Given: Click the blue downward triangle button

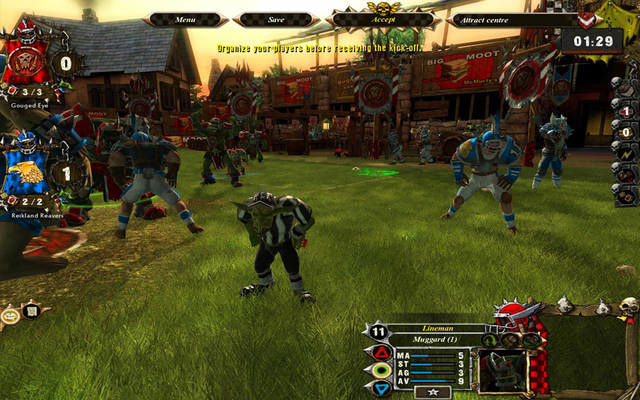Looking at the screenshot, I should [381, 386].
